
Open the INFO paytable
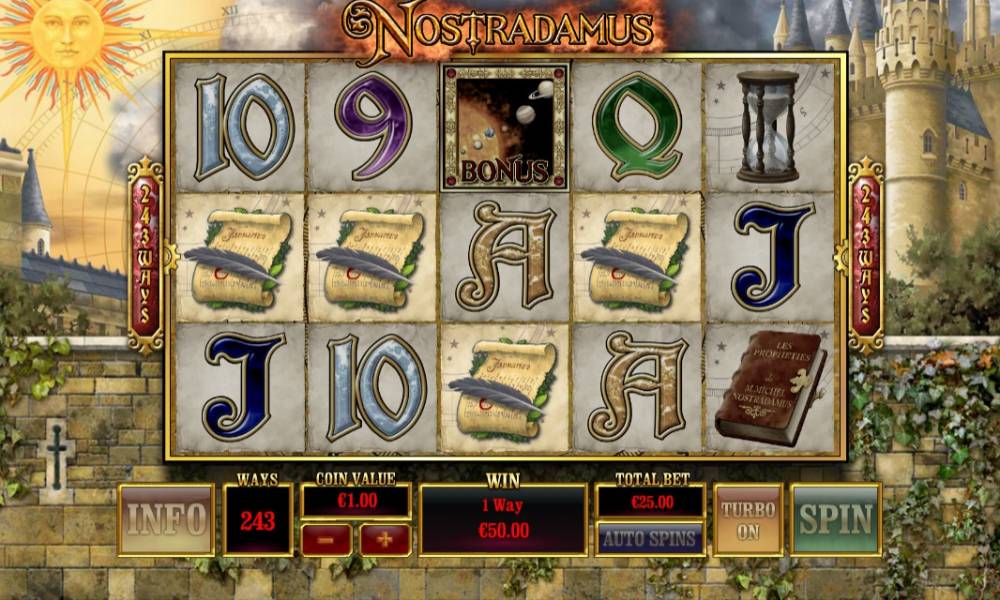[166, 519]
